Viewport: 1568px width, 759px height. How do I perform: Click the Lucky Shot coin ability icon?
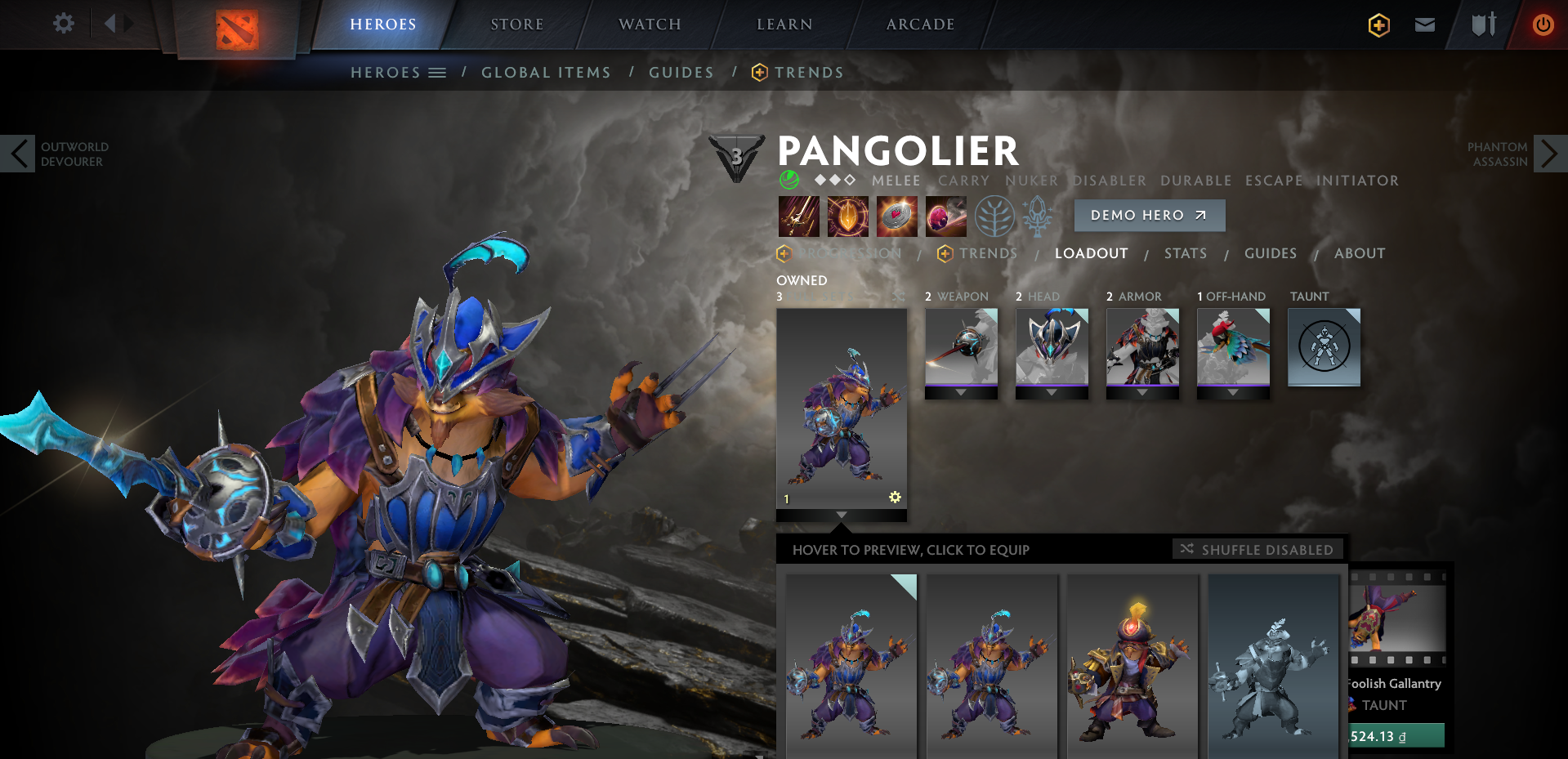(897, 217)
